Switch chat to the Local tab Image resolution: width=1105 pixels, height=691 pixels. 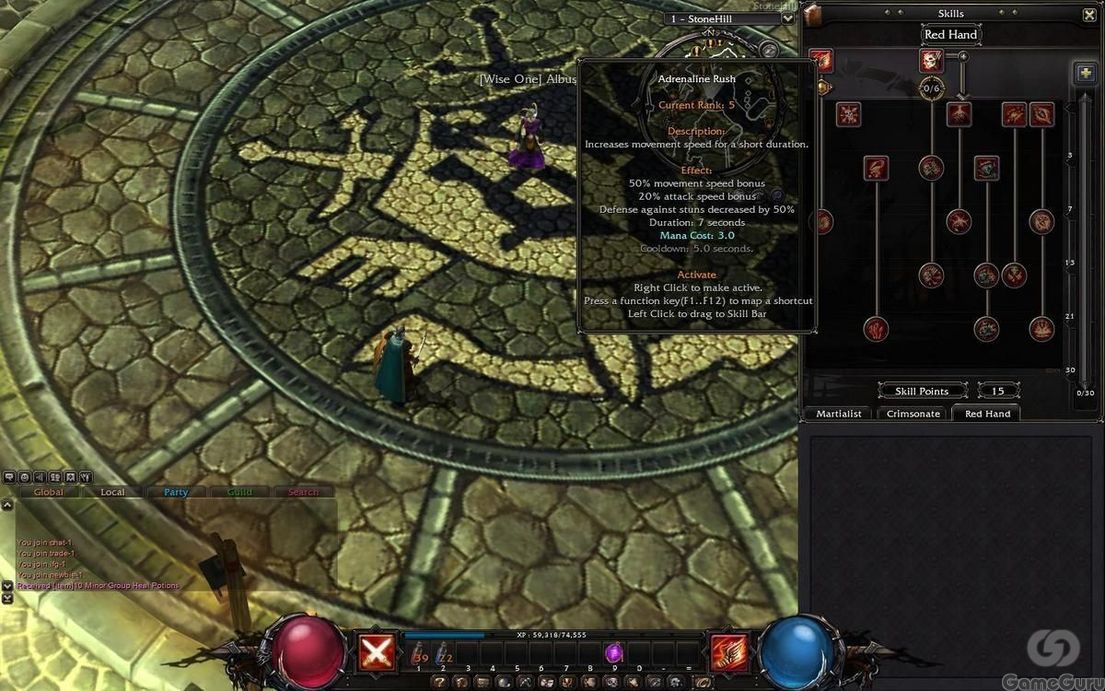[113, 492]
